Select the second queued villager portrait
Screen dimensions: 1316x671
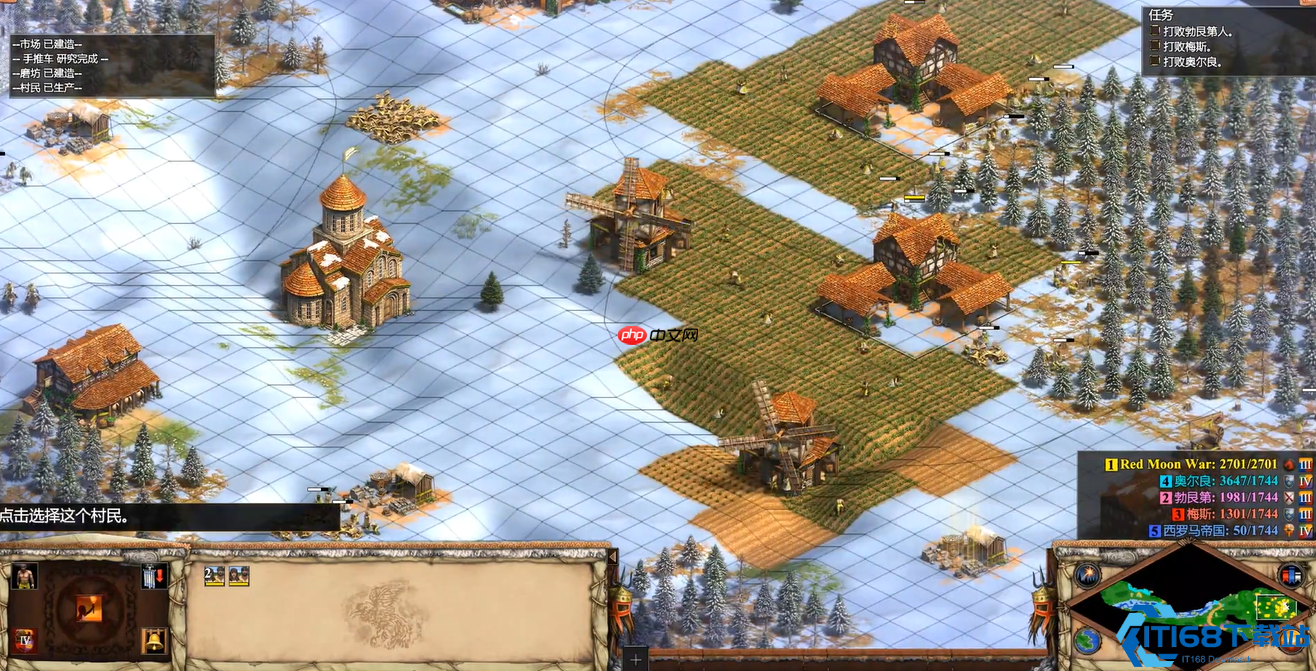(239, 575)
